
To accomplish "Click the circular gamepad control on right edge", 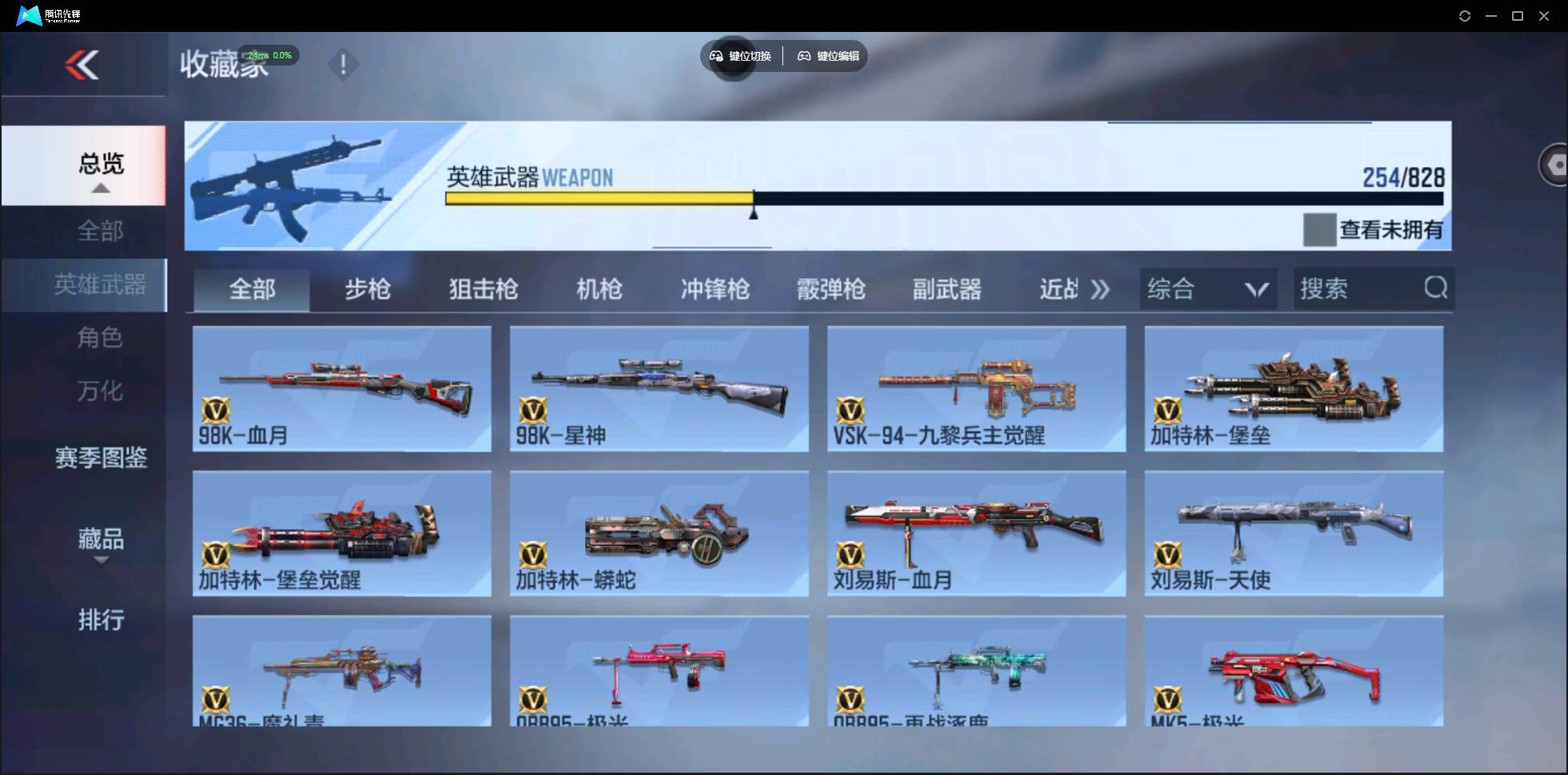I will [x=1558, y=165].
